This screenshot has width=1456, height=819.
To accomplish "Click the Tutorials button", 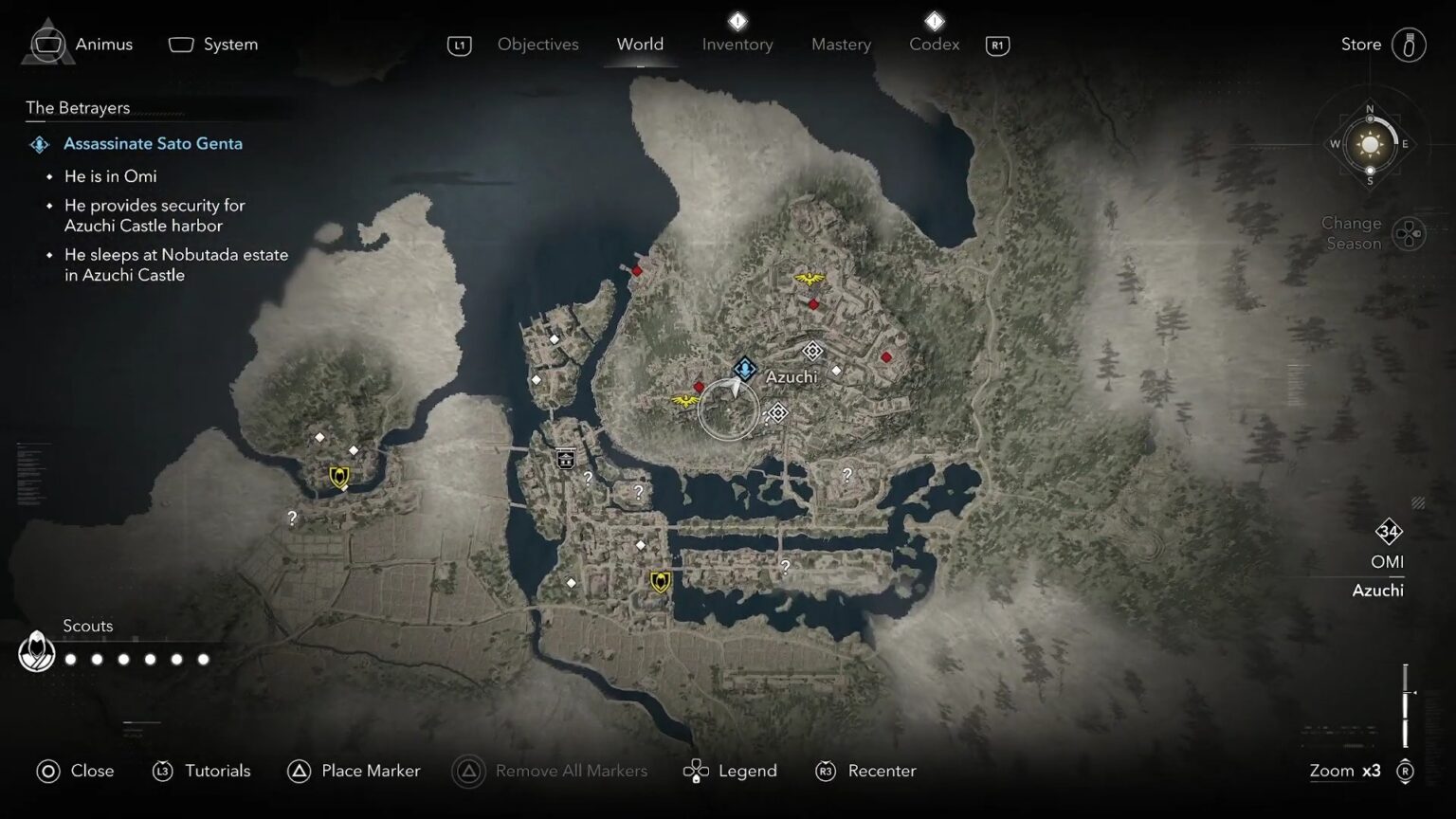I will click(219, 771).
